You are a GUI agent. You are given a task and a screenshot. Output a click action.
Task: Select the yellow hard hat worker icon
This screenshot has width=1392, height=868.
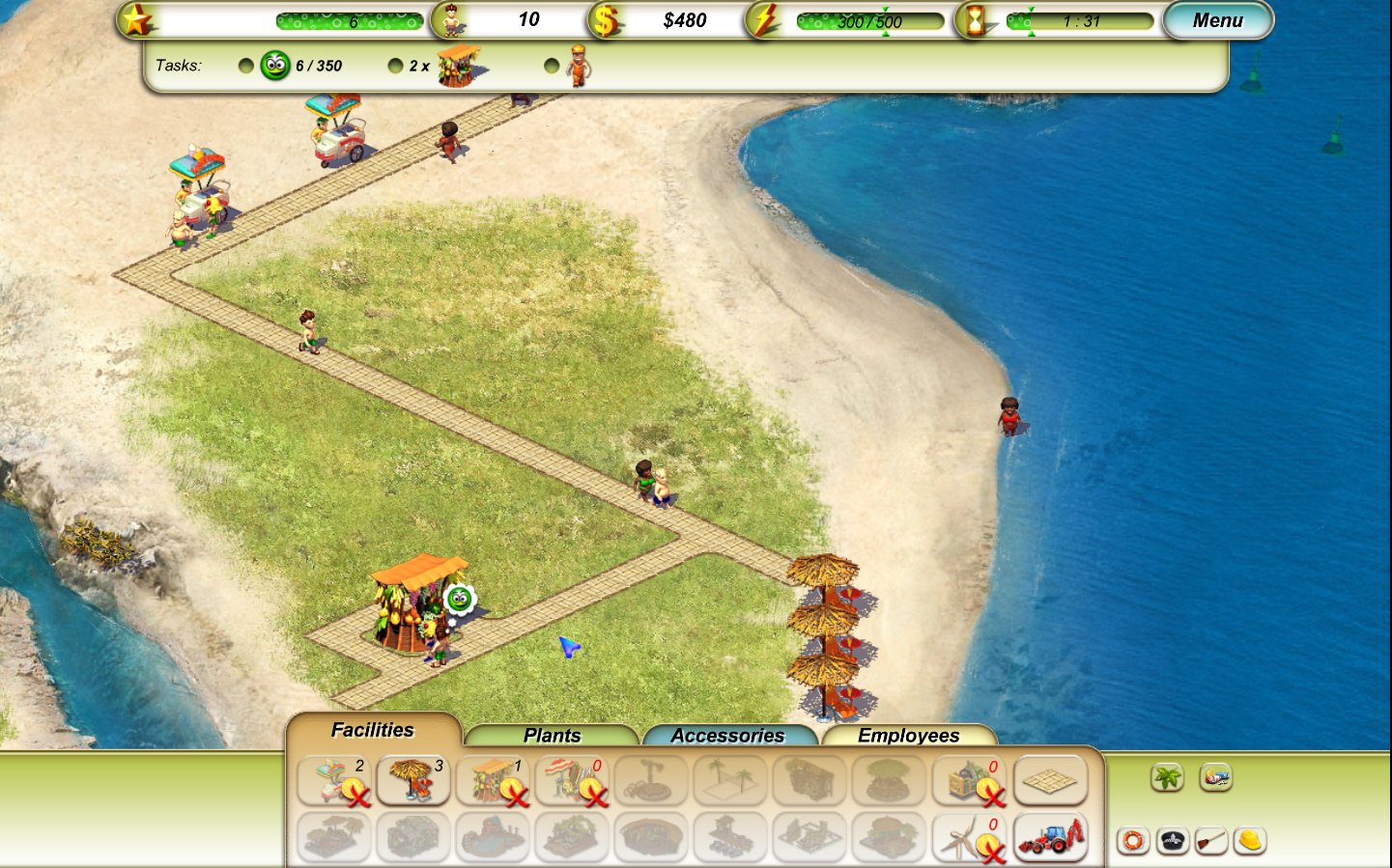point(1250,841)
